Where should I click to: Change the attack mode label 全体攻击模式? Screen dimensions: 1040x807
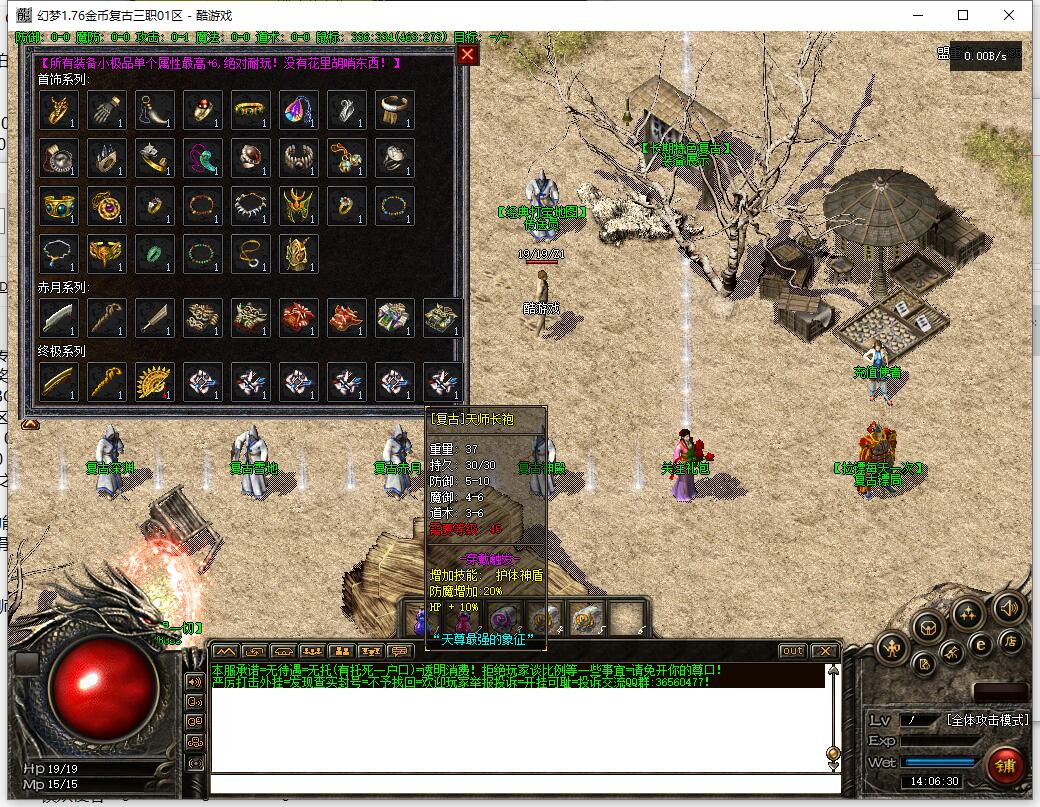[x=988, y=720]
